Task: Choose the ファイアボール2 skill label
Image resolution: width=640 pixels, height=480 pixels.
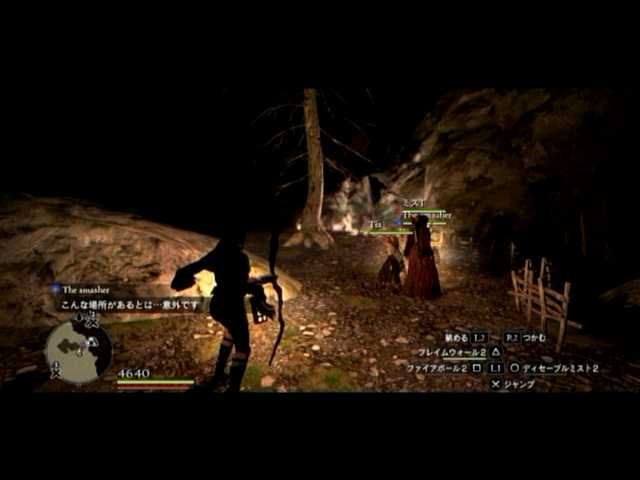Action: tap(438, 369)
